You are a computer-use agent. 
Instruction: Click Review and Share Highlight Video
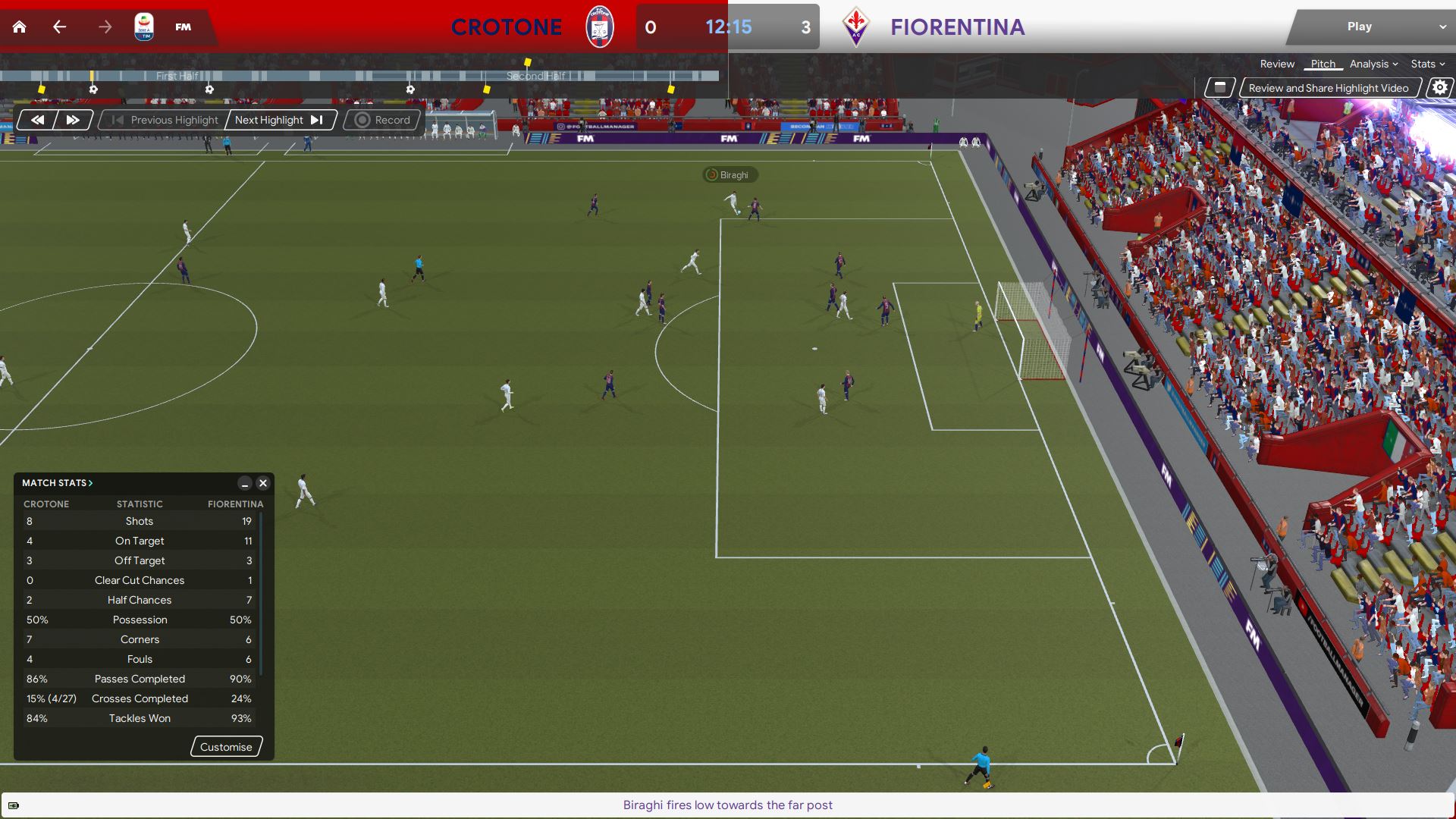pos(1329,88)
